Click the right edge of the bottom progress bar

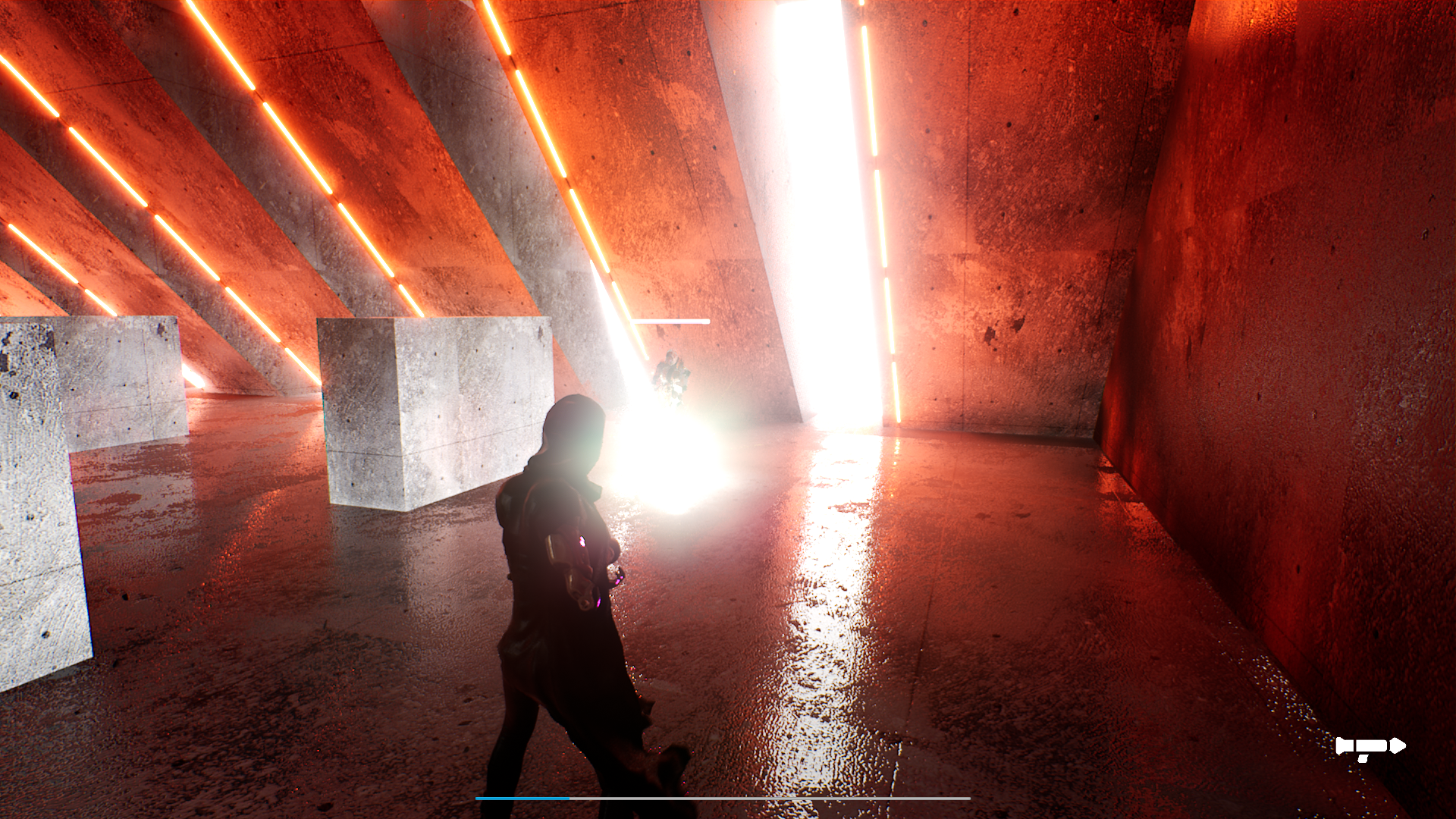(970, 798)
